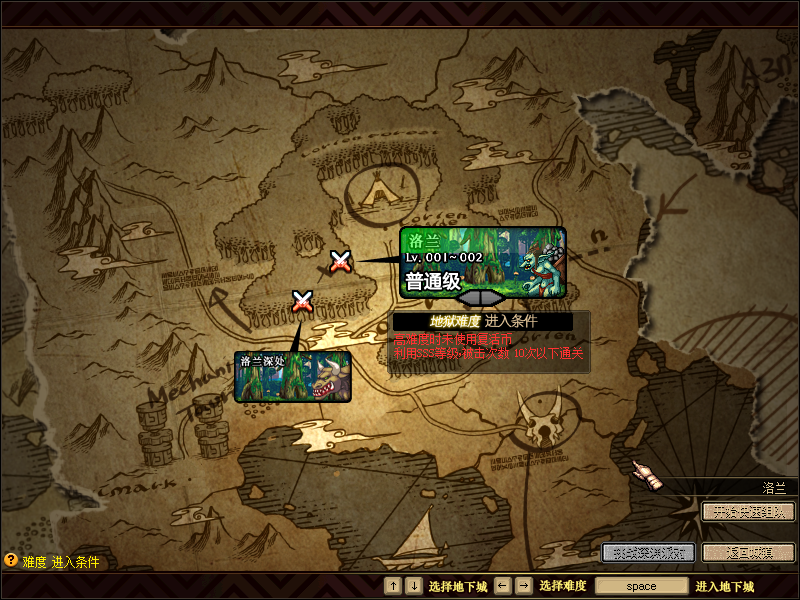Click the greyed-out button beside 返回城镇
The width and height of the screenshot is (800, 600).
(648, 552)
